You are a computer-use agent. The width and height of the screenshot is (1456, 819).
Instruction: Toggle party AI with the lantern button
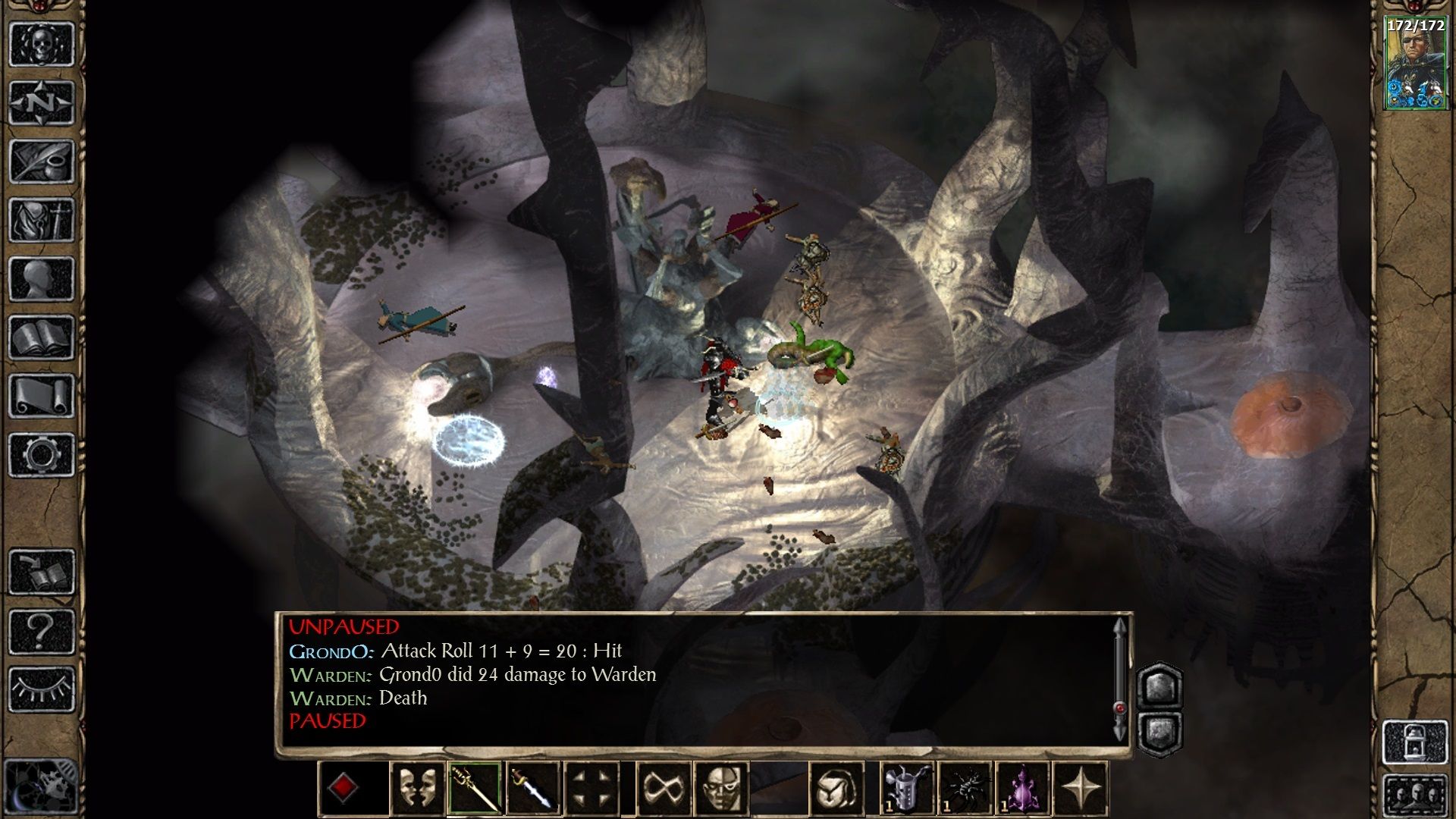[1415, 742]
